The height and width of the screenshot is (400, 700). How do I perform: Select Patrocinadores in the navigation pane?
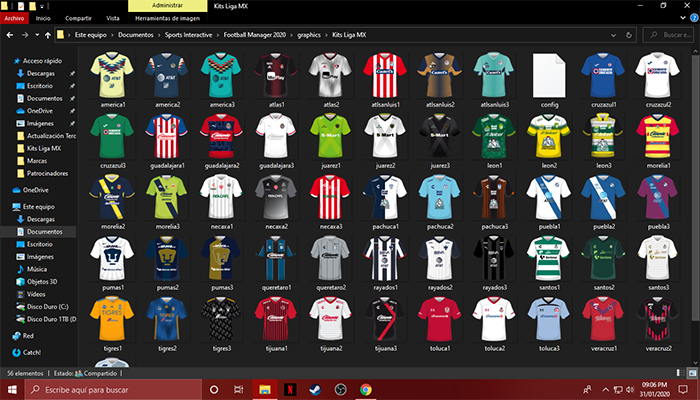48,172
